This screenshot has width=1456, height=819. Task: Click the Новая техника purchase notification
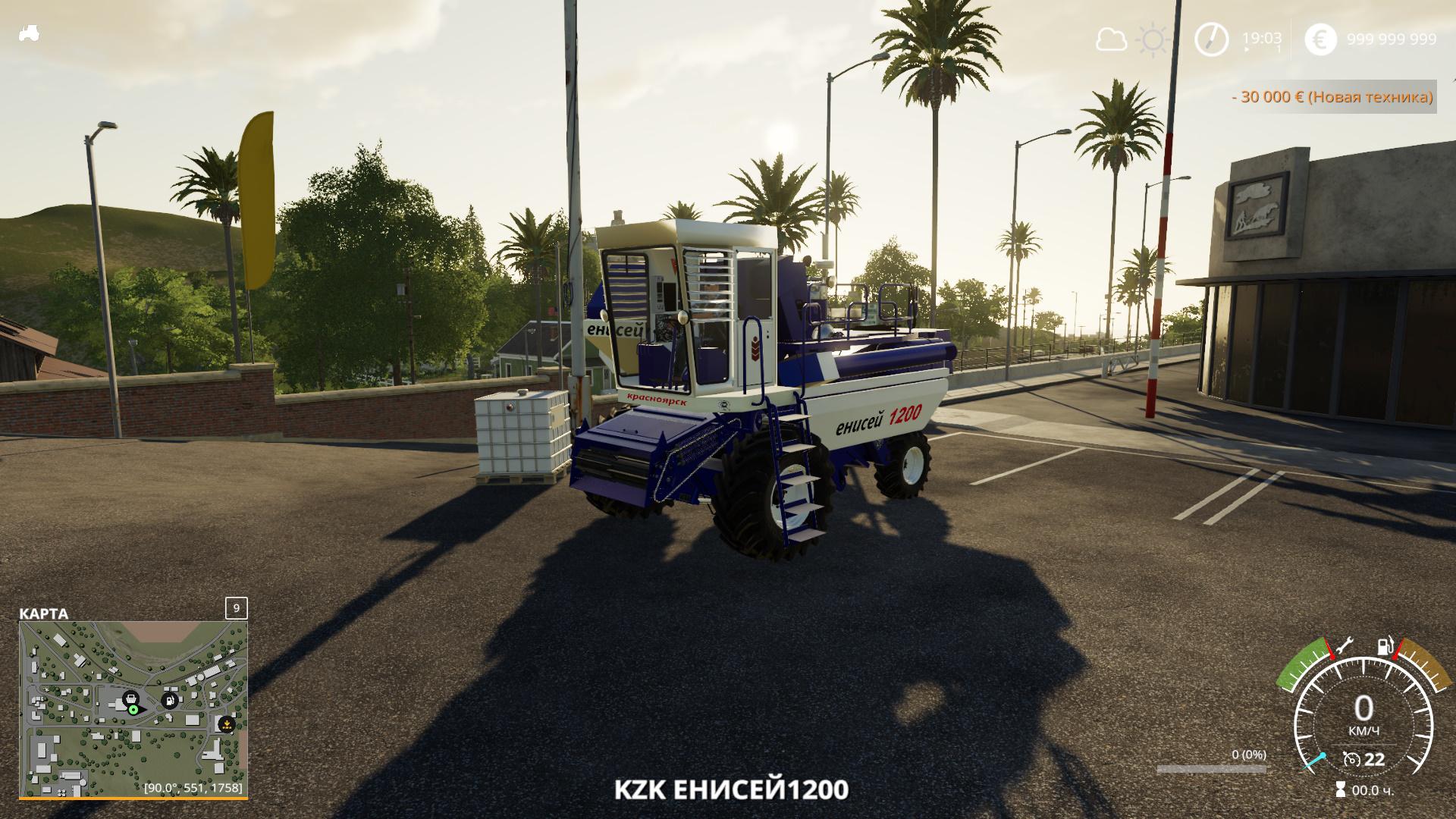1332,97
